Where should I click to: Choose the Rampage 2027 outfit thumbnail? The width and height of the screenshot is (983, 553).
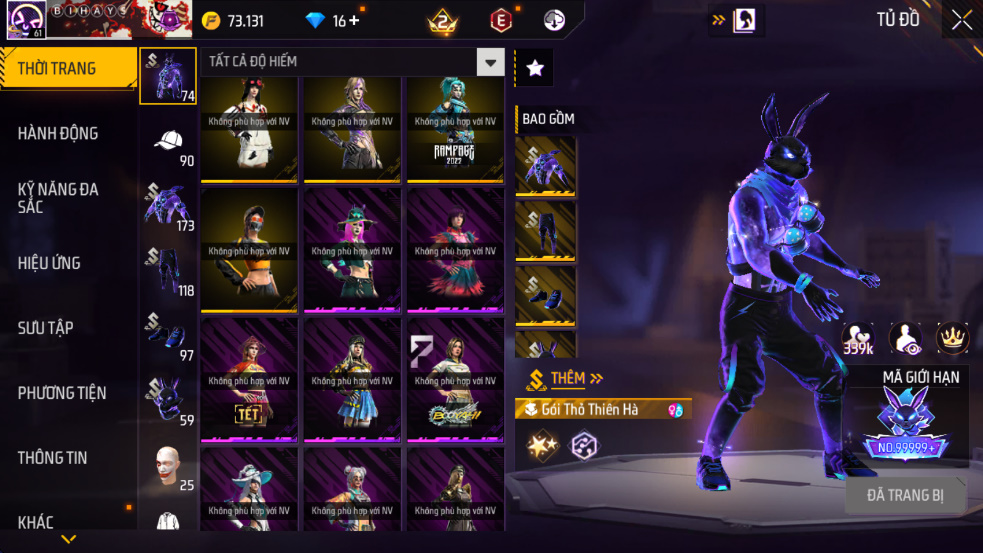coord(454,130)
